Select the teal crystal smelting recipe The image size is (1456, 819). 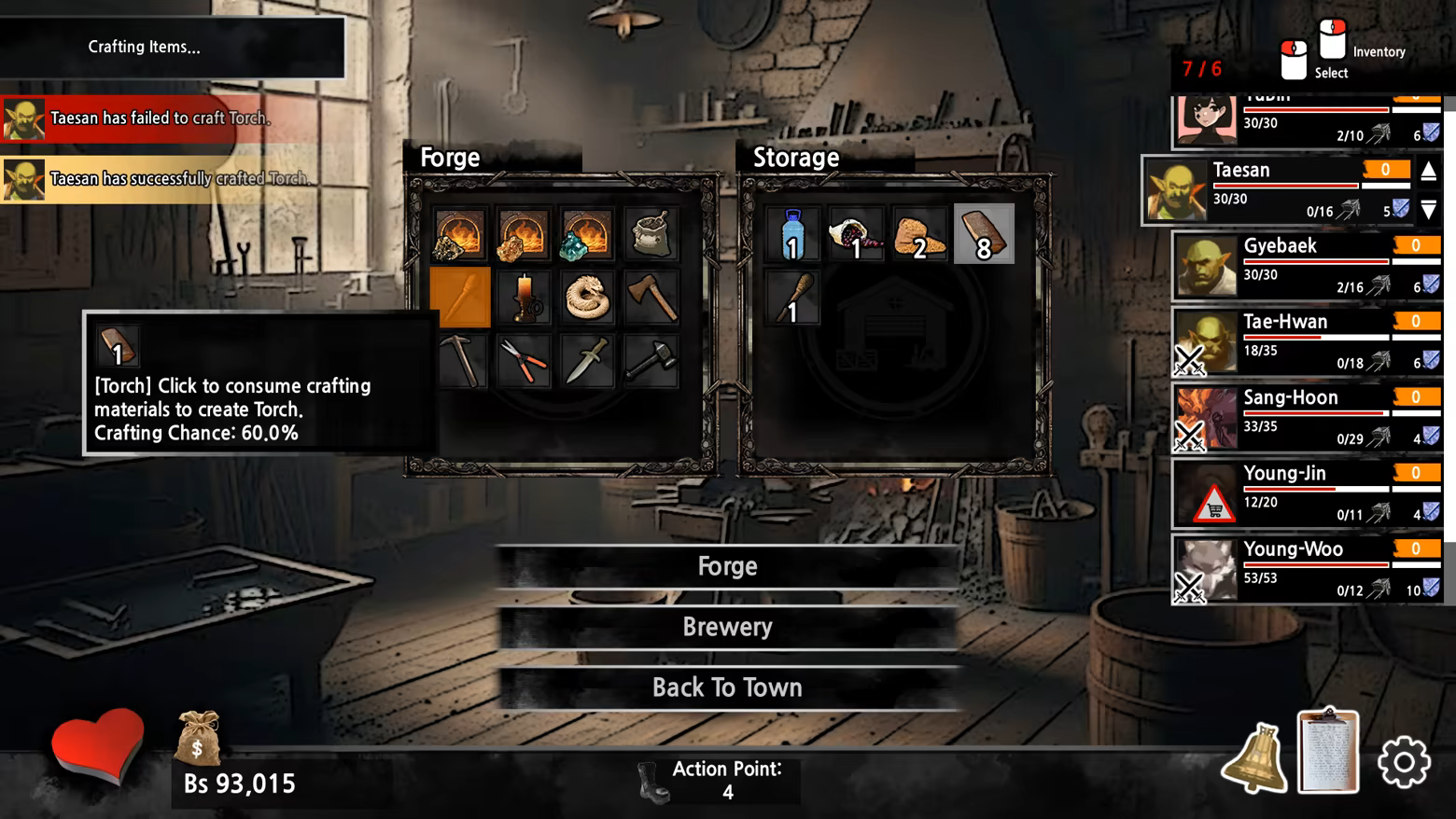[587, 233]
